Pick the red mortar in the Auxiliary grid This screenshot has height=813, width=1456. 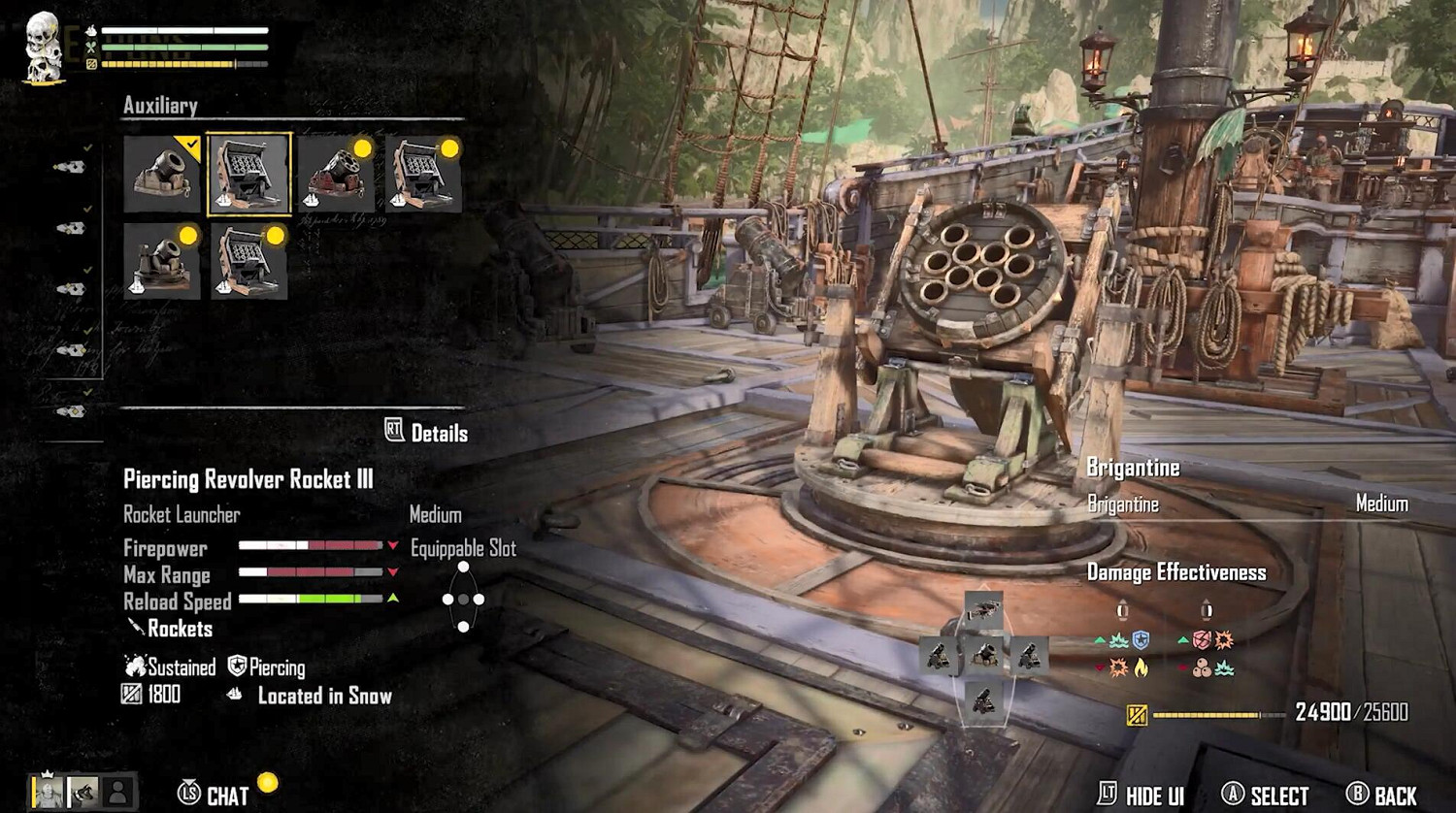coord(337,175)
